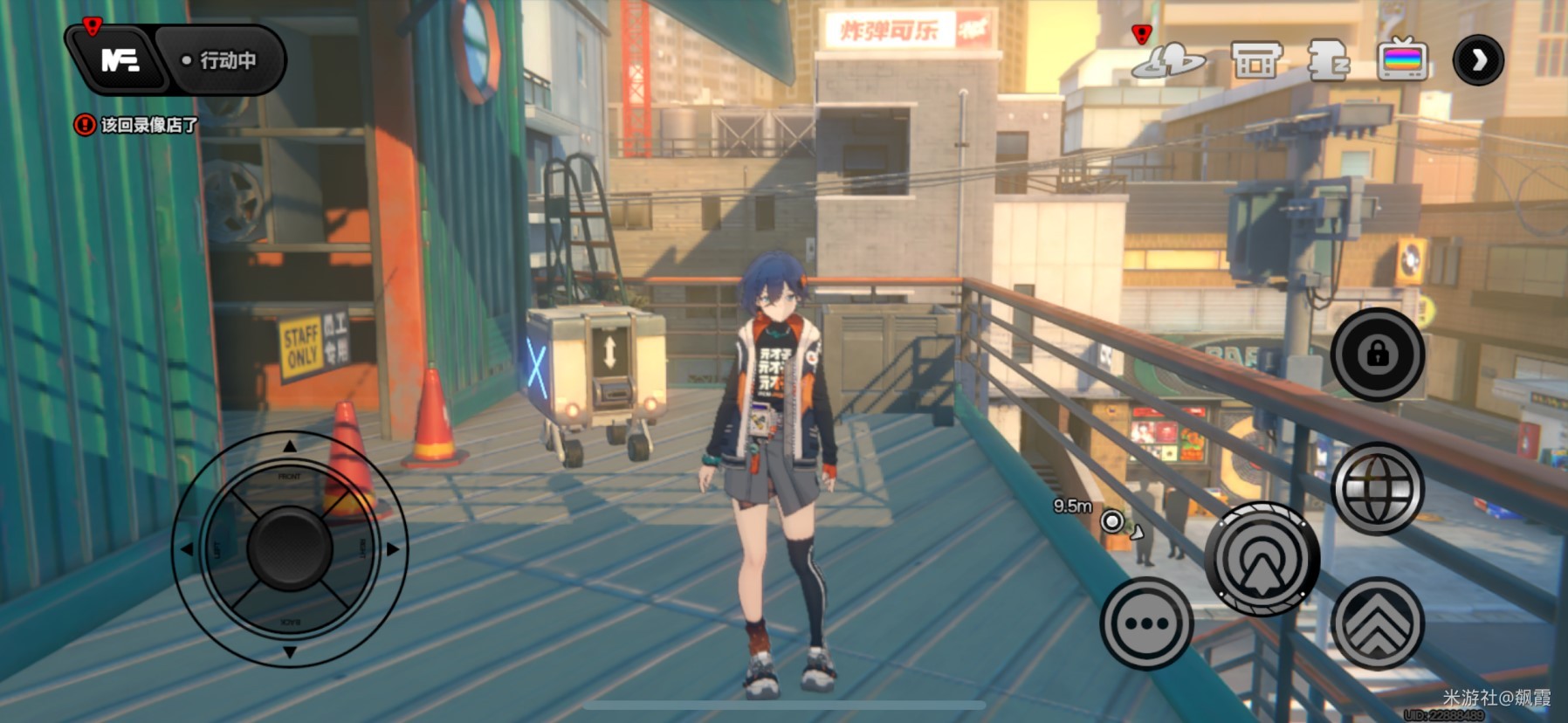Viewport: 1568px width, 723px height.
Task: Tap the 行动中 status pill
Action: (220, 60)
